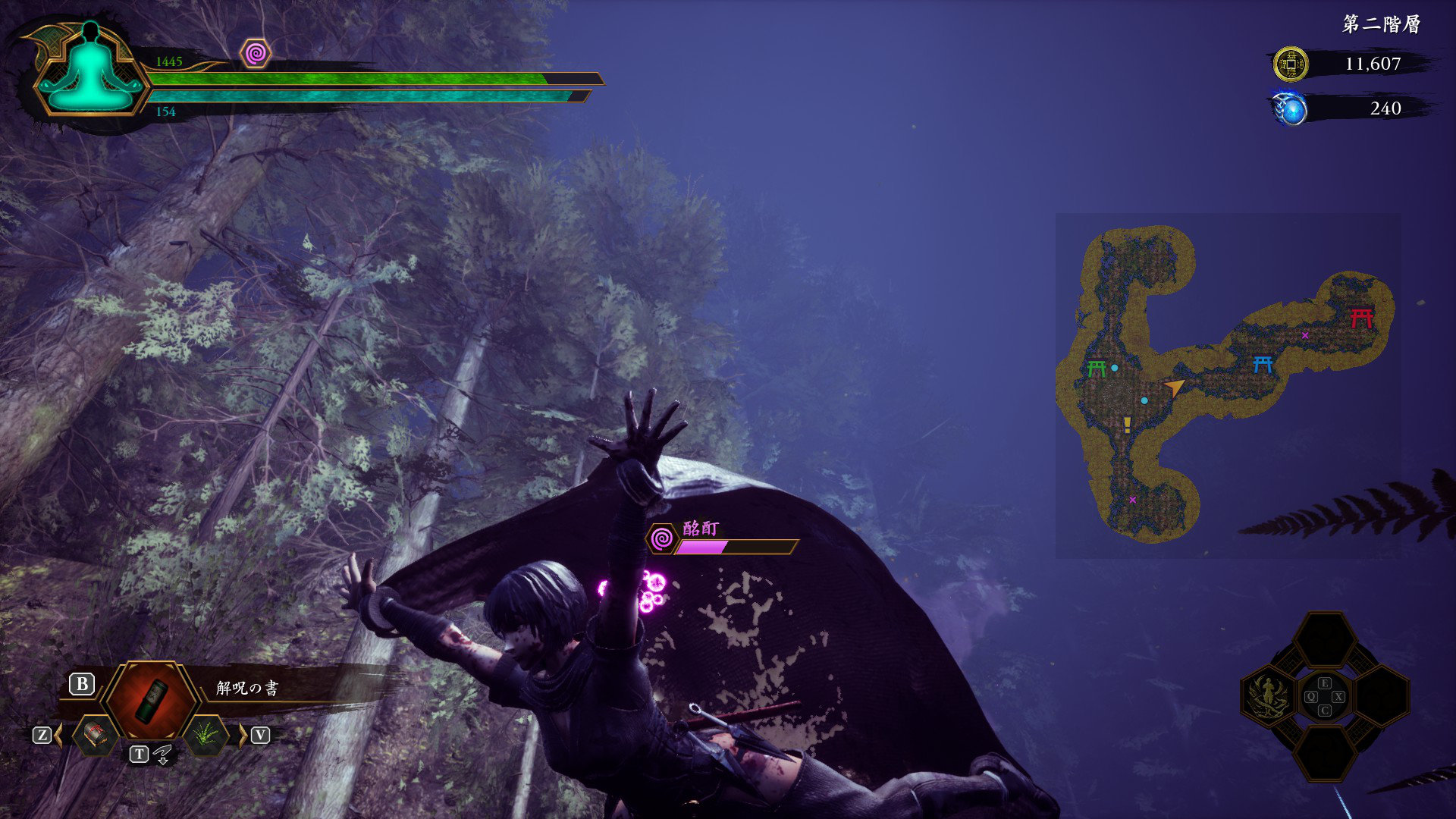The height and width of the screenshot is (819, 1456).
Task: Click the blue spirit orb currency icon
Action: click(x=1290, y=109)
